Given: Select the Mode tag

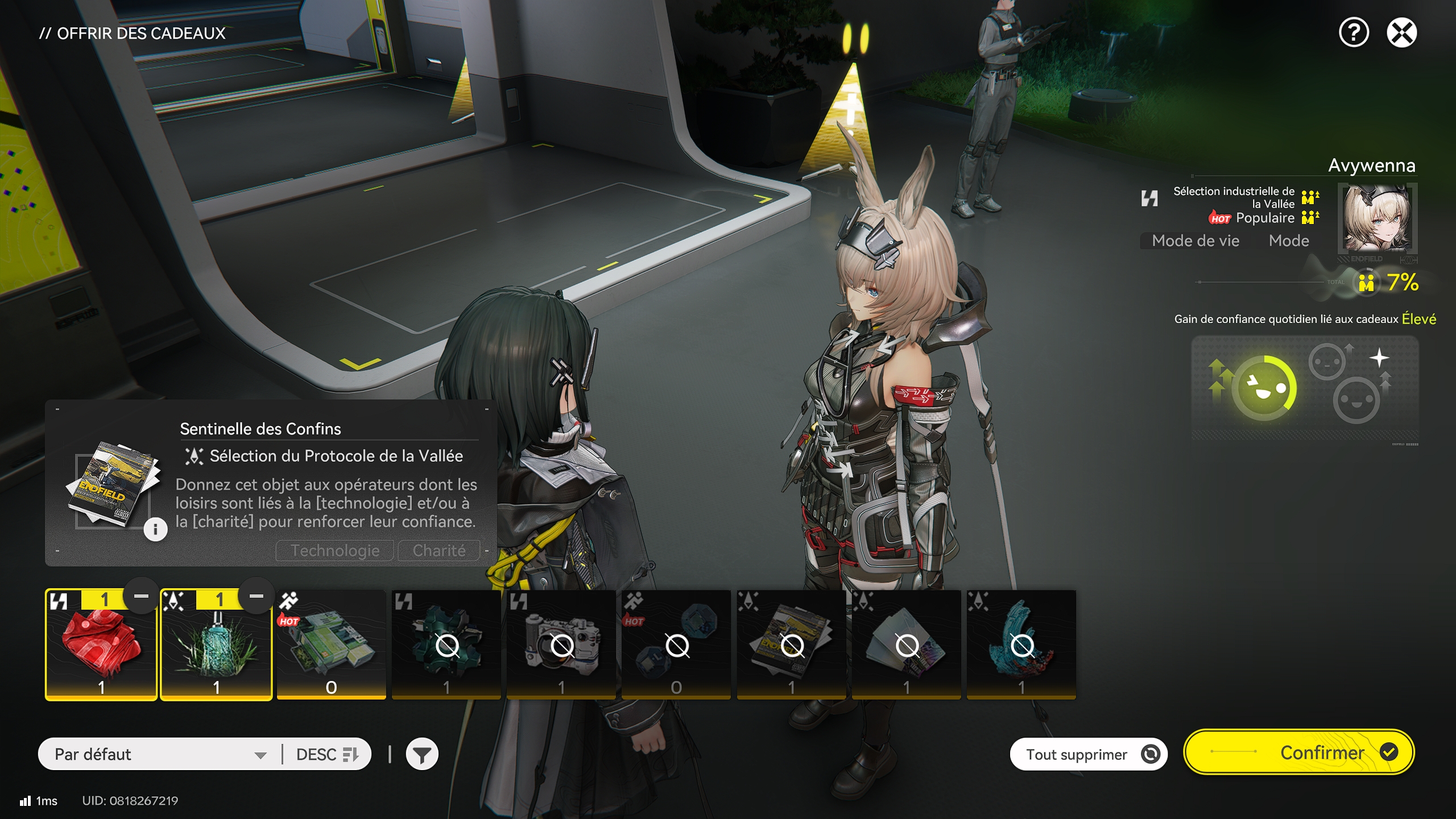Looking at the screenshot, I should [1289, 241].
